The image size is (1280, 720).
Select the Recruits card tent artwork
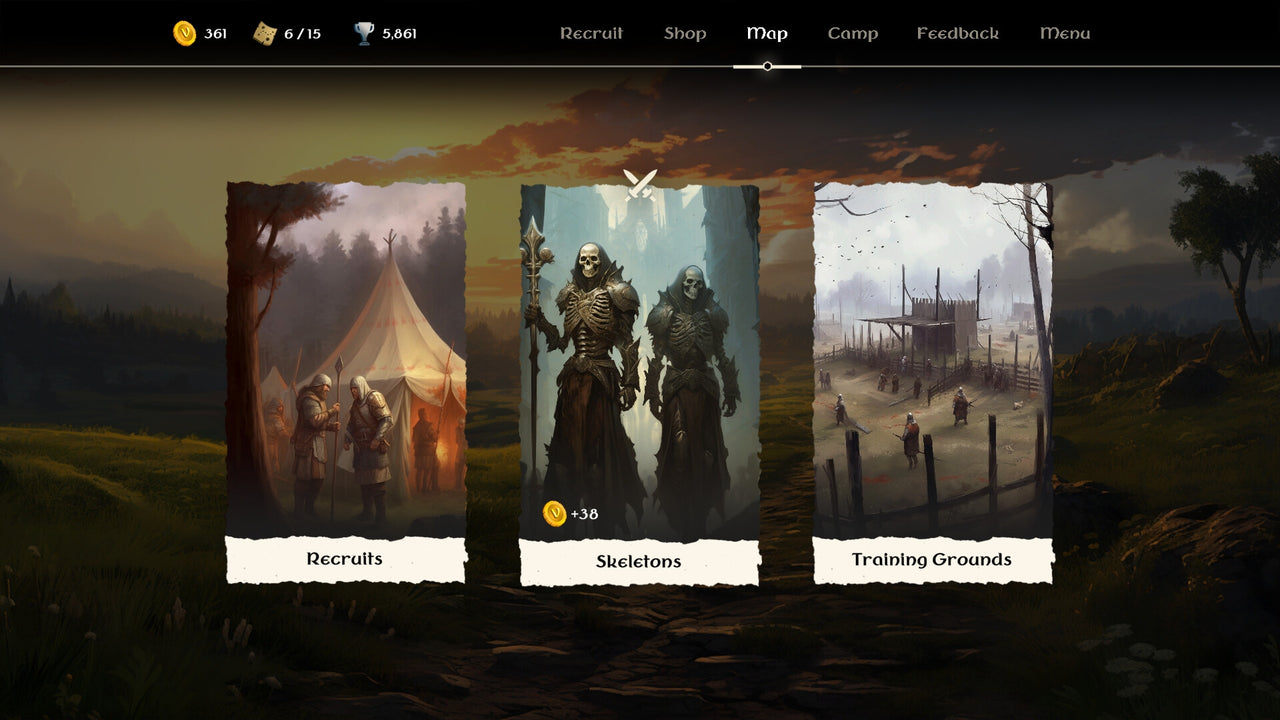point(345,360)
